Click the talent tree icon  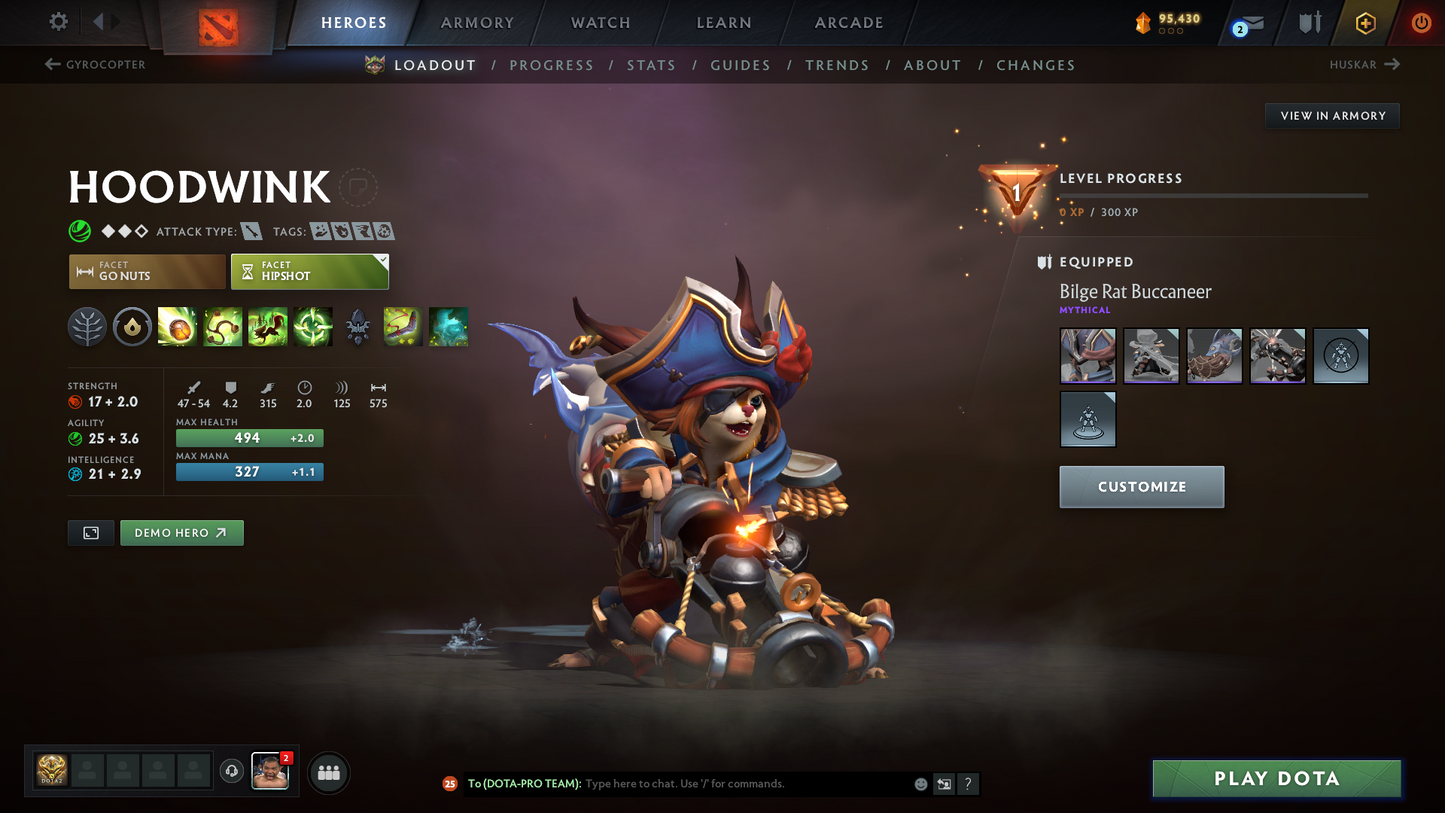[x=87, y=327]
